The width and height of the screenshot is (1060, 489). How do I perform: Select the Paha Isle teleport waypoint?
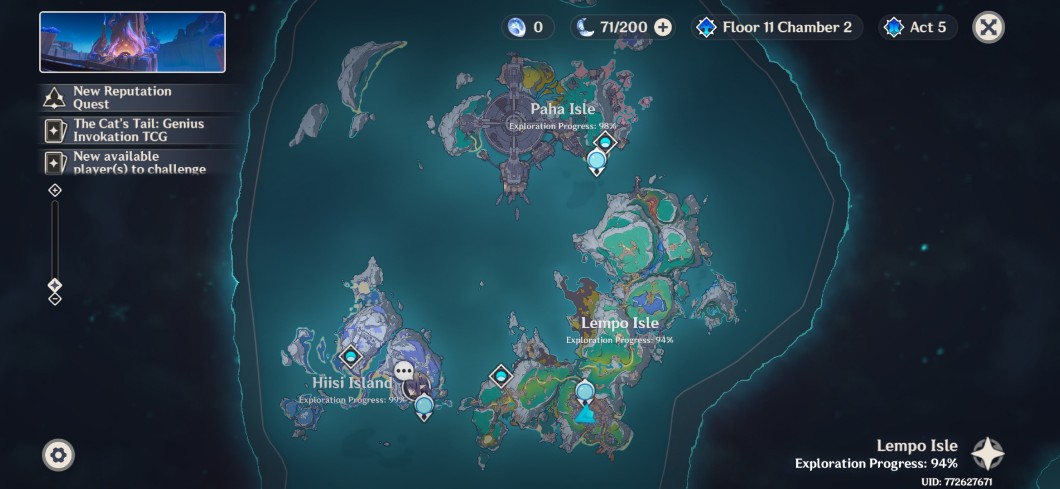[x=597, y=160]
